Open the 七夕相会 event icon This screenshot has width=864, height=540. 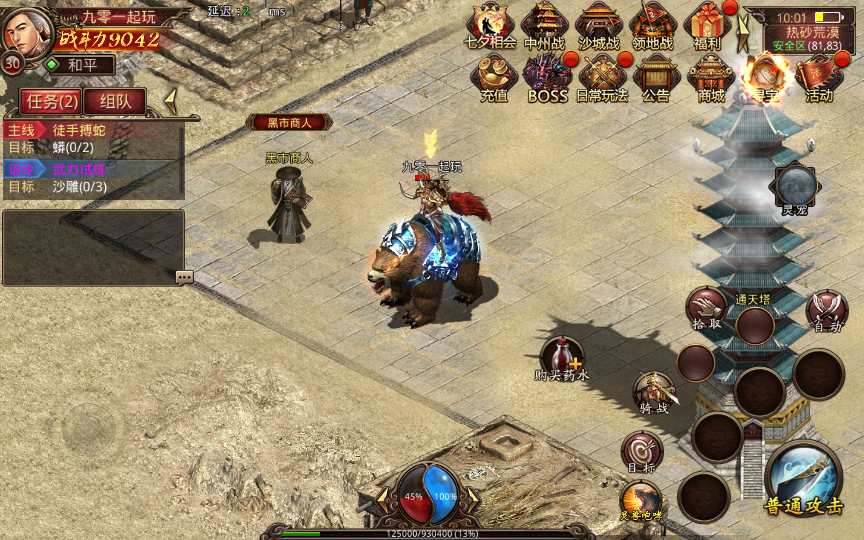tap(491, 24)
